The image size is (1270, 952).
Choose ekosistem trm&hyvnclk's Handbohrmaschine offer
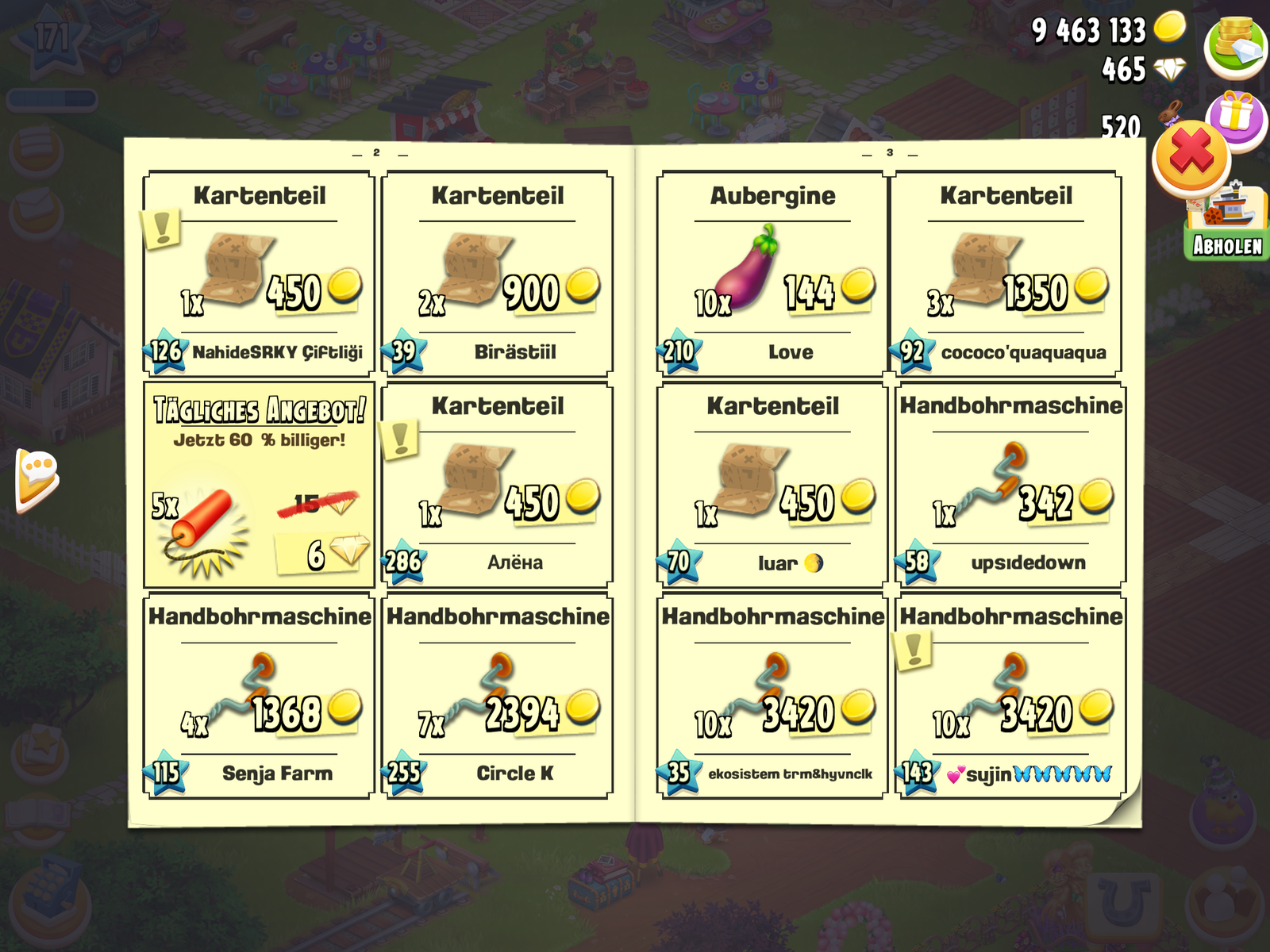pos(772,696)
